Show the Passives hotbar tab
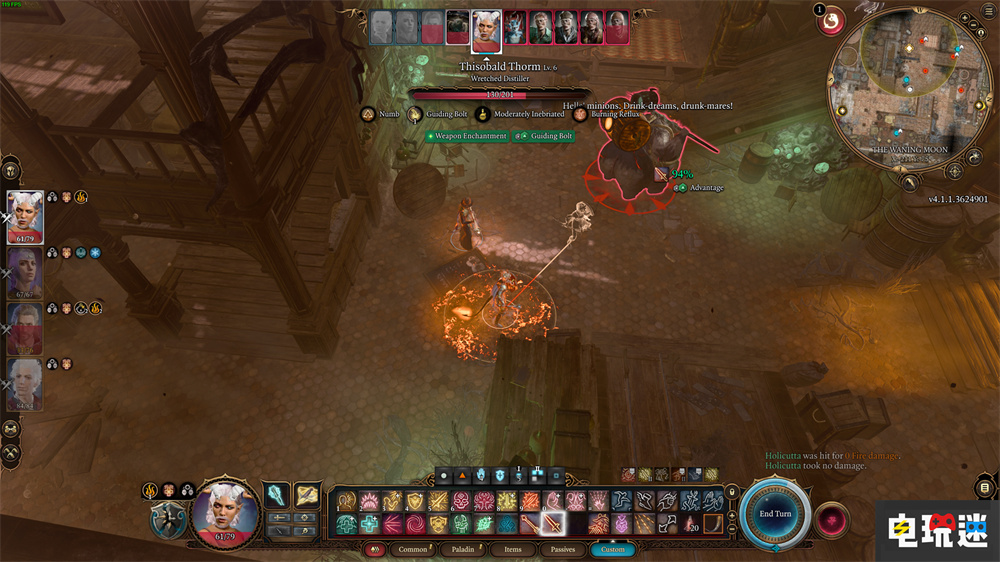This screenshot has height=562, width=1000. 563,549
